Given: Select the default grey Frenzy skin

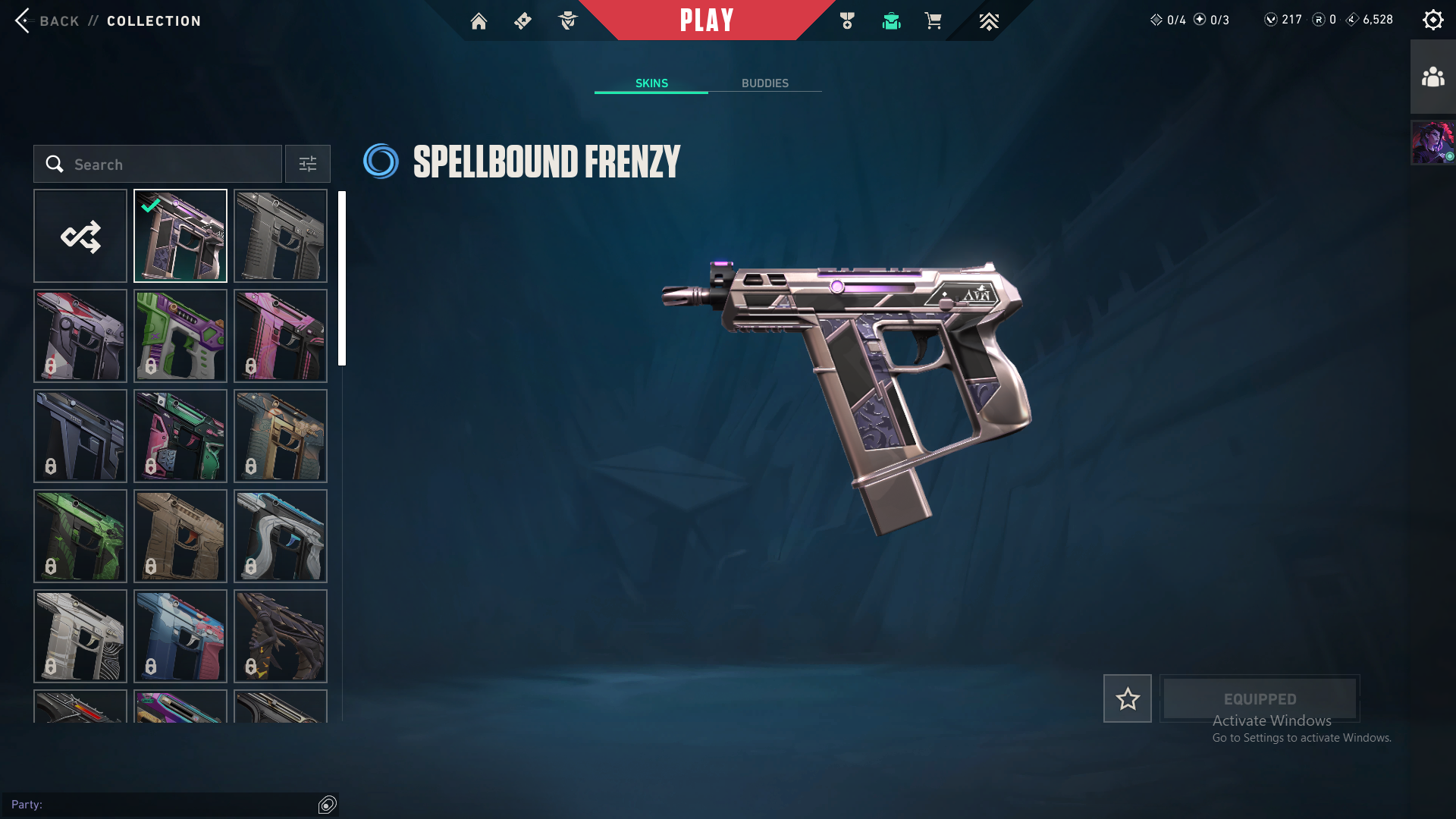Looking at the screenshot, I should (x=281, y=236).
